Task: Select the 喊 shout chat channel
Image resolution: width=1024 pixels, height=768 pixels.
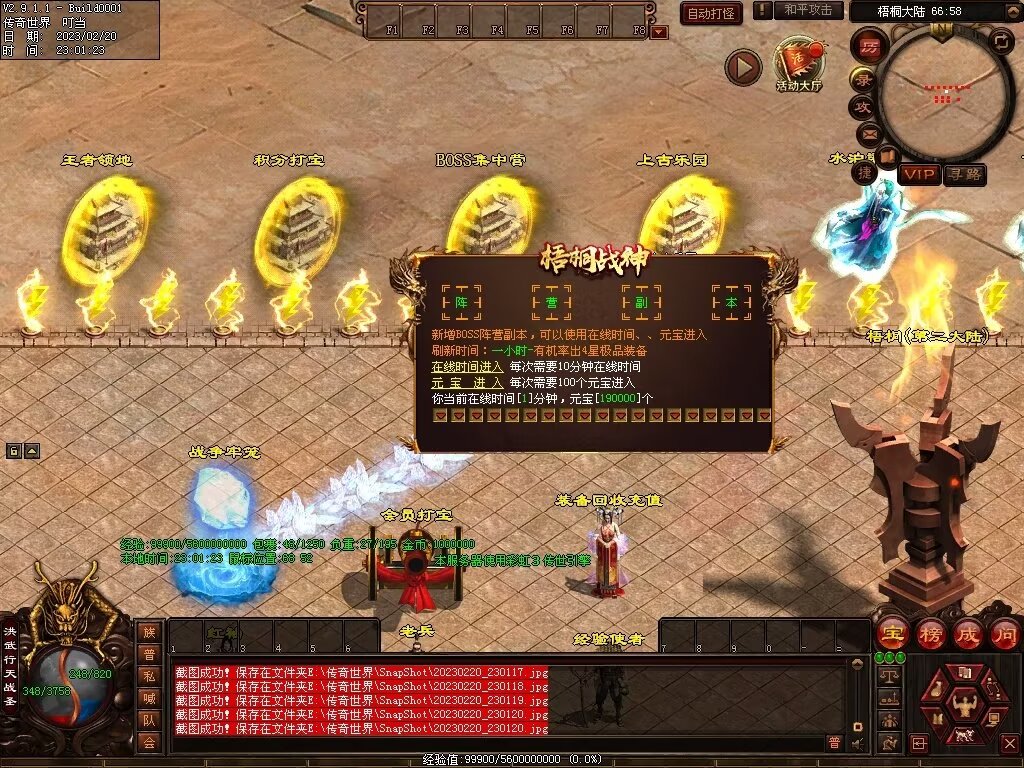Action: click(148, 697)
